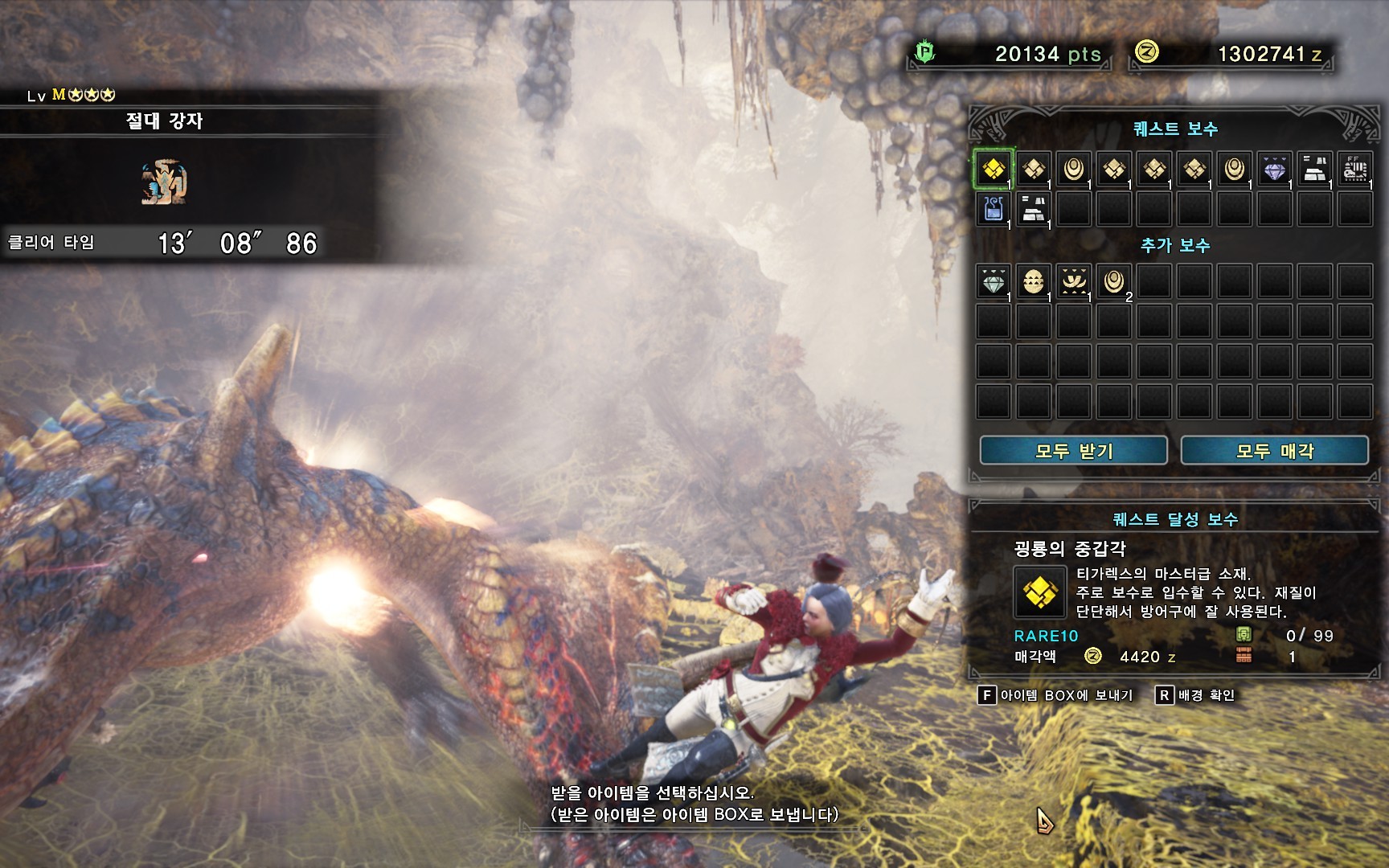Pick the curved claw bonus reward
The image size is (1389, 868).
coord(1074,281)
